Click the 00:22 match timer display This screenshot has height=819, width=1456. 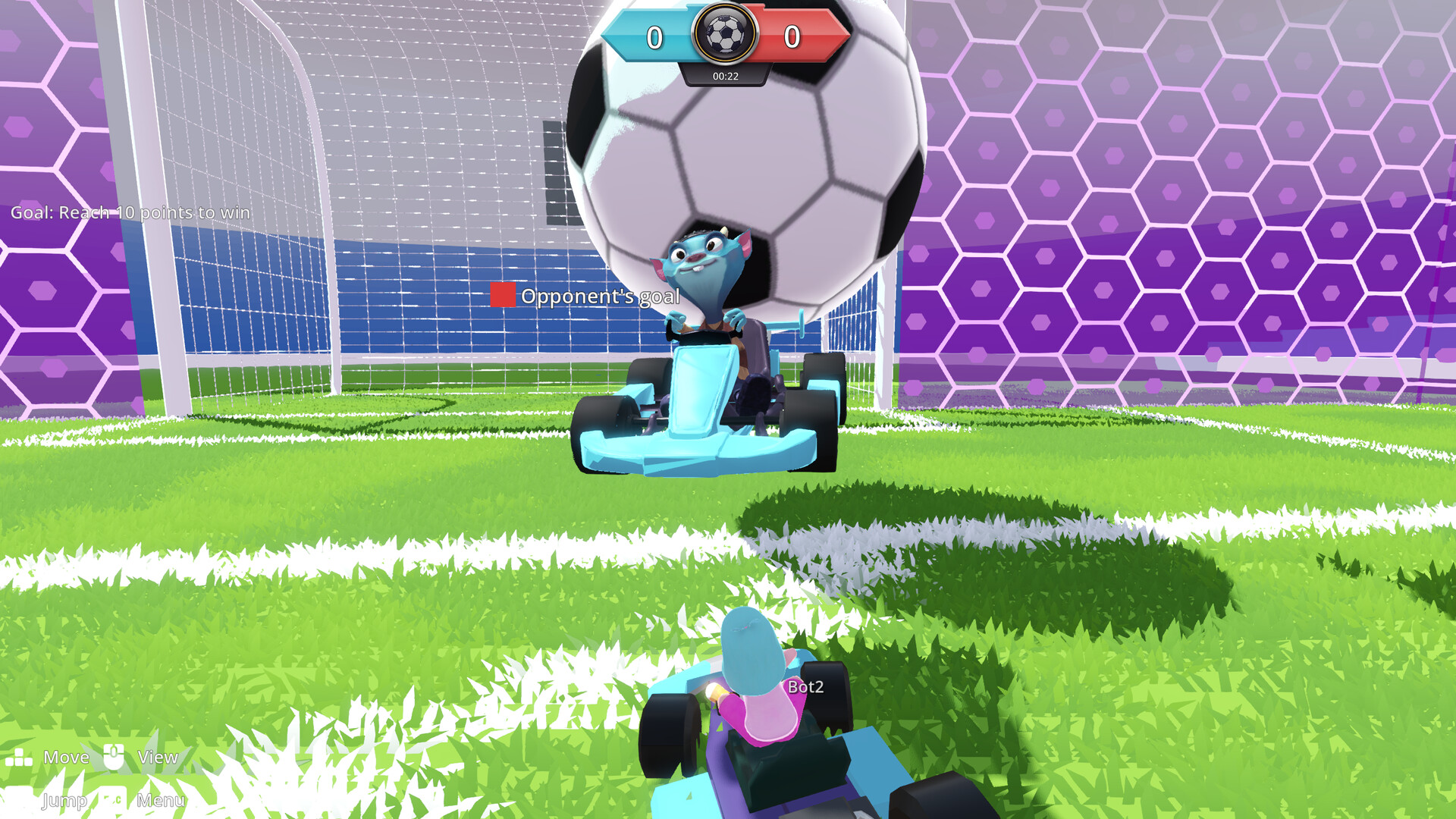point(724,74)
